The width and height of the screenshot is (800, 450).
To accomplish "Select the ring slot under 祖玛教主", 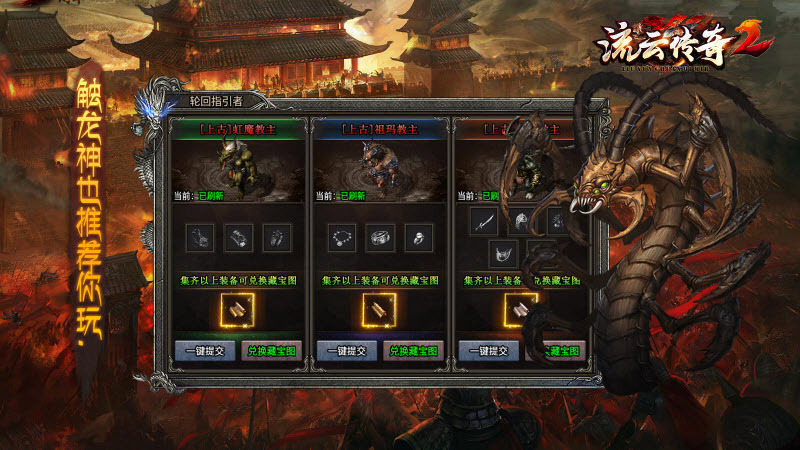I will pos(417,238).
